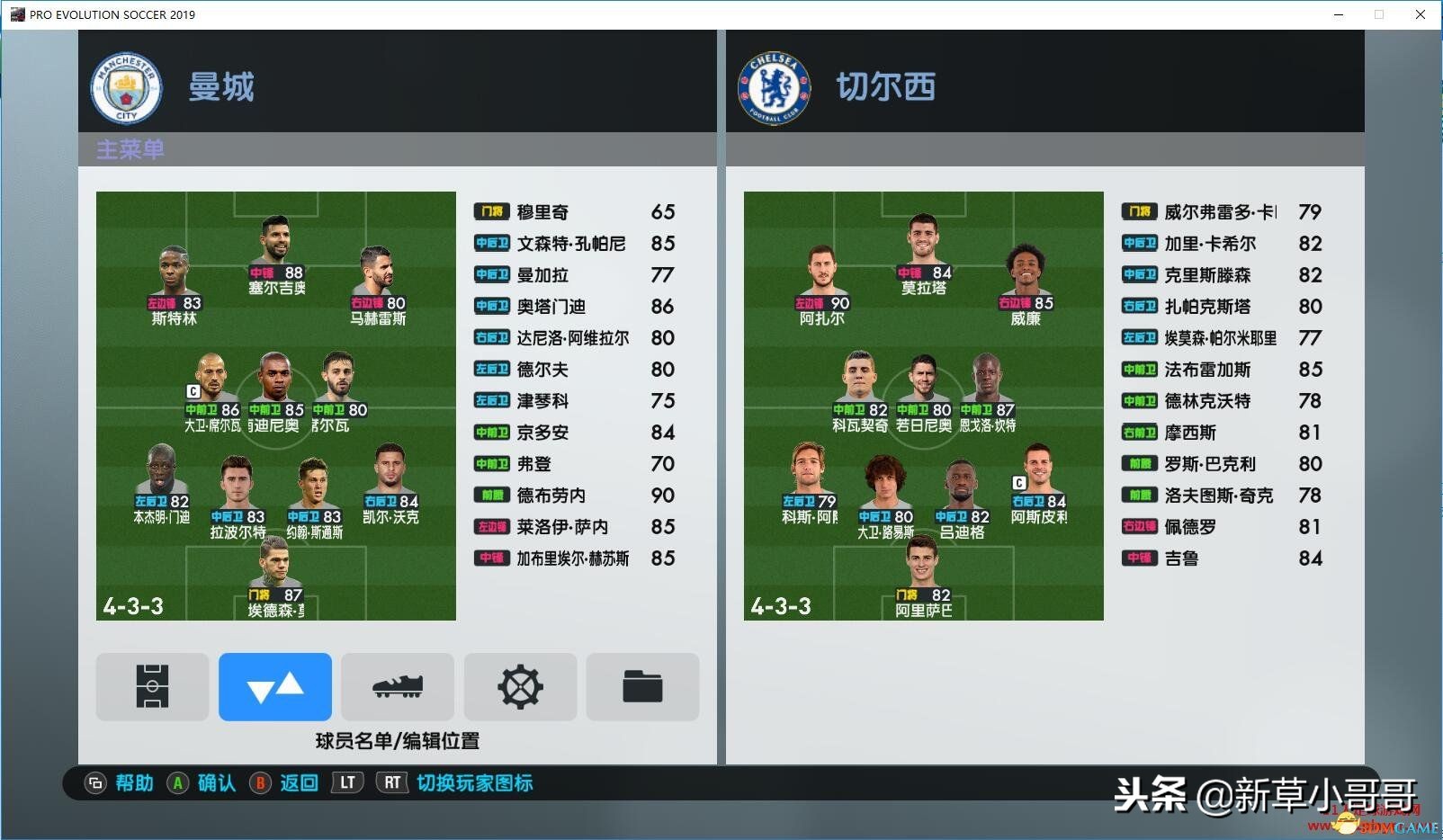
Task: Choose Chelsea substitute 吉鲁 rated 84
Action: (1222, 559)
